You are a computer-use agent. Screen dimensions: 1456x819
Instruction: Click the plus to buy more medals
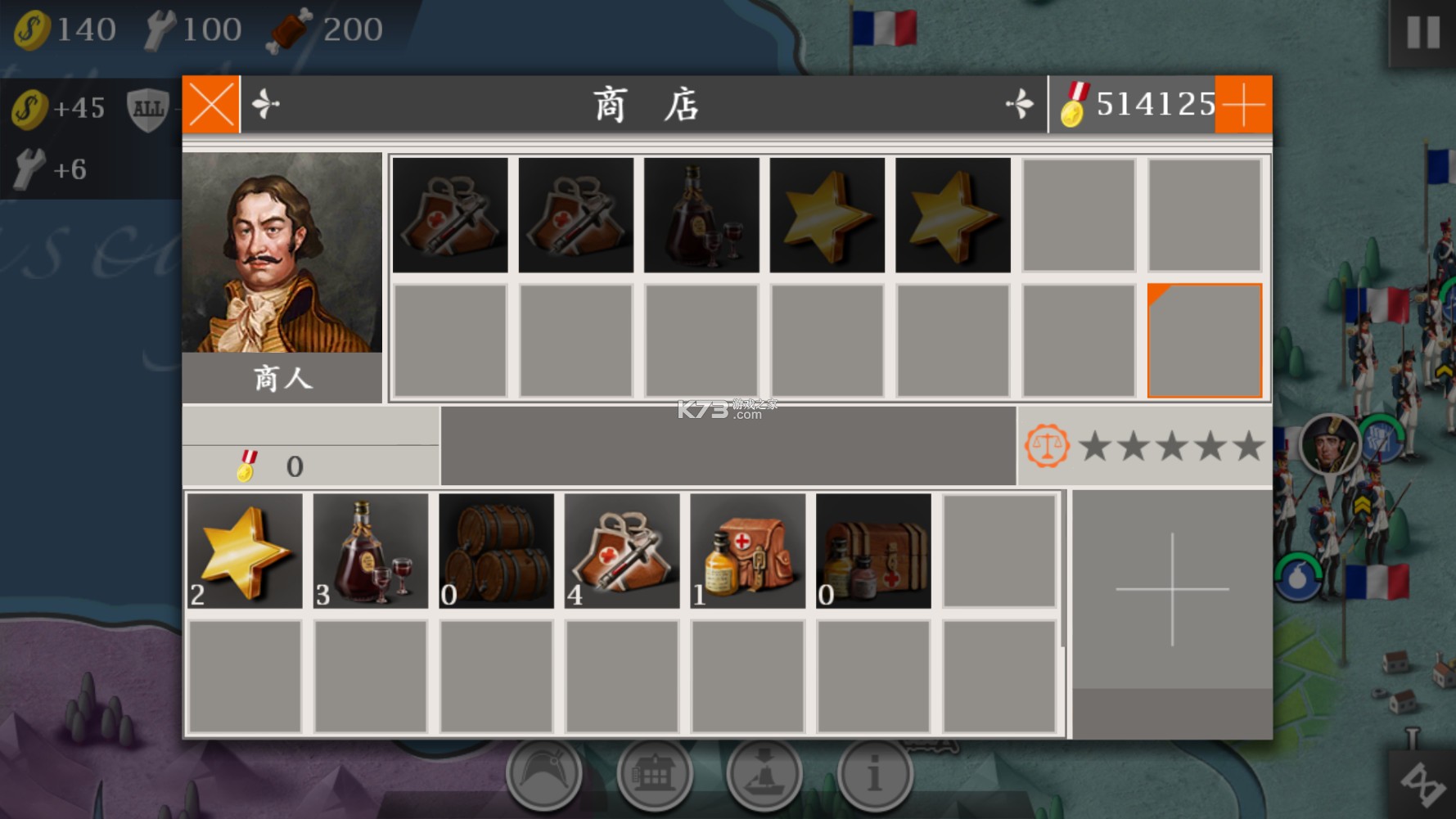point(1244,105)
